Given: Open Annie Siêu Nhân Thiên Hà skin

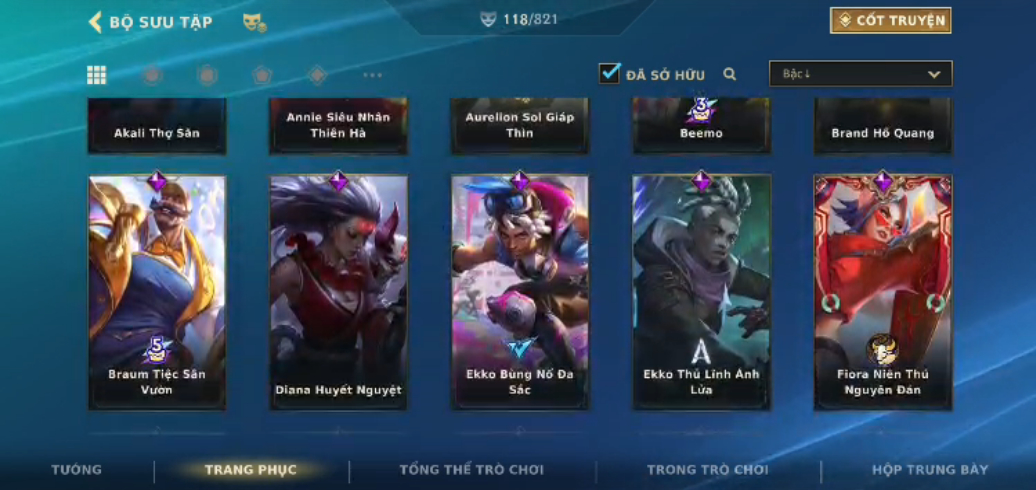Looking at the screenshot, I should coord(338,125).
